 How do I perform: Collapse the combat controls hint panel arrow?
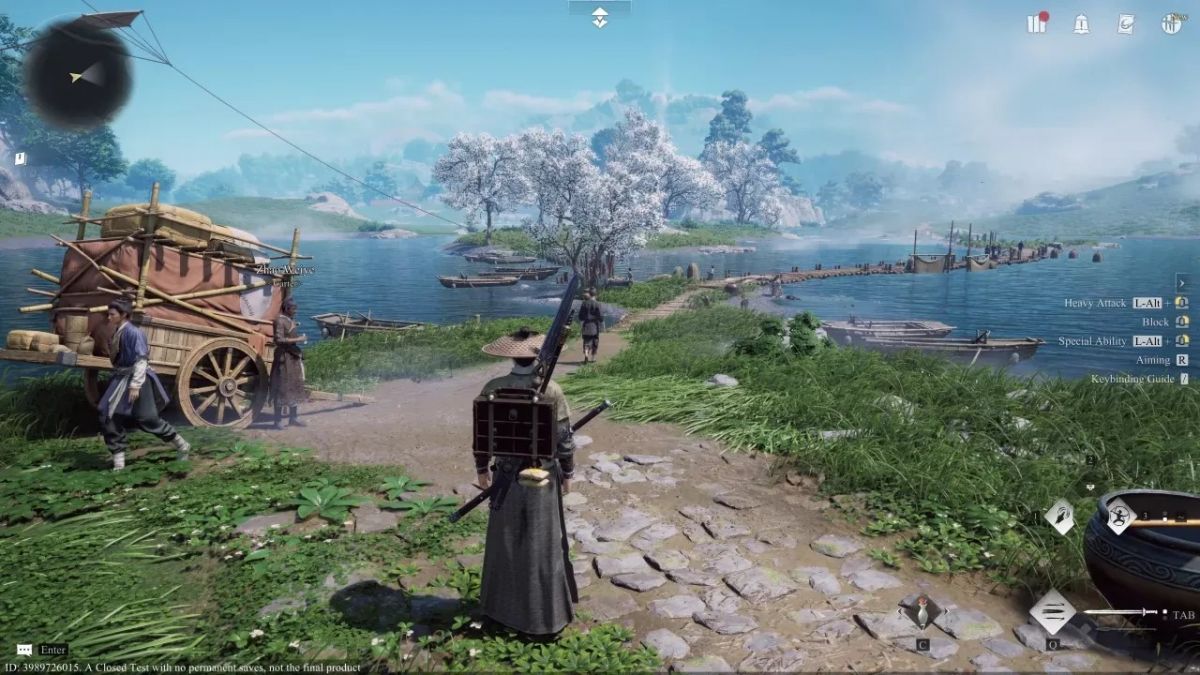click(1182, 282)
